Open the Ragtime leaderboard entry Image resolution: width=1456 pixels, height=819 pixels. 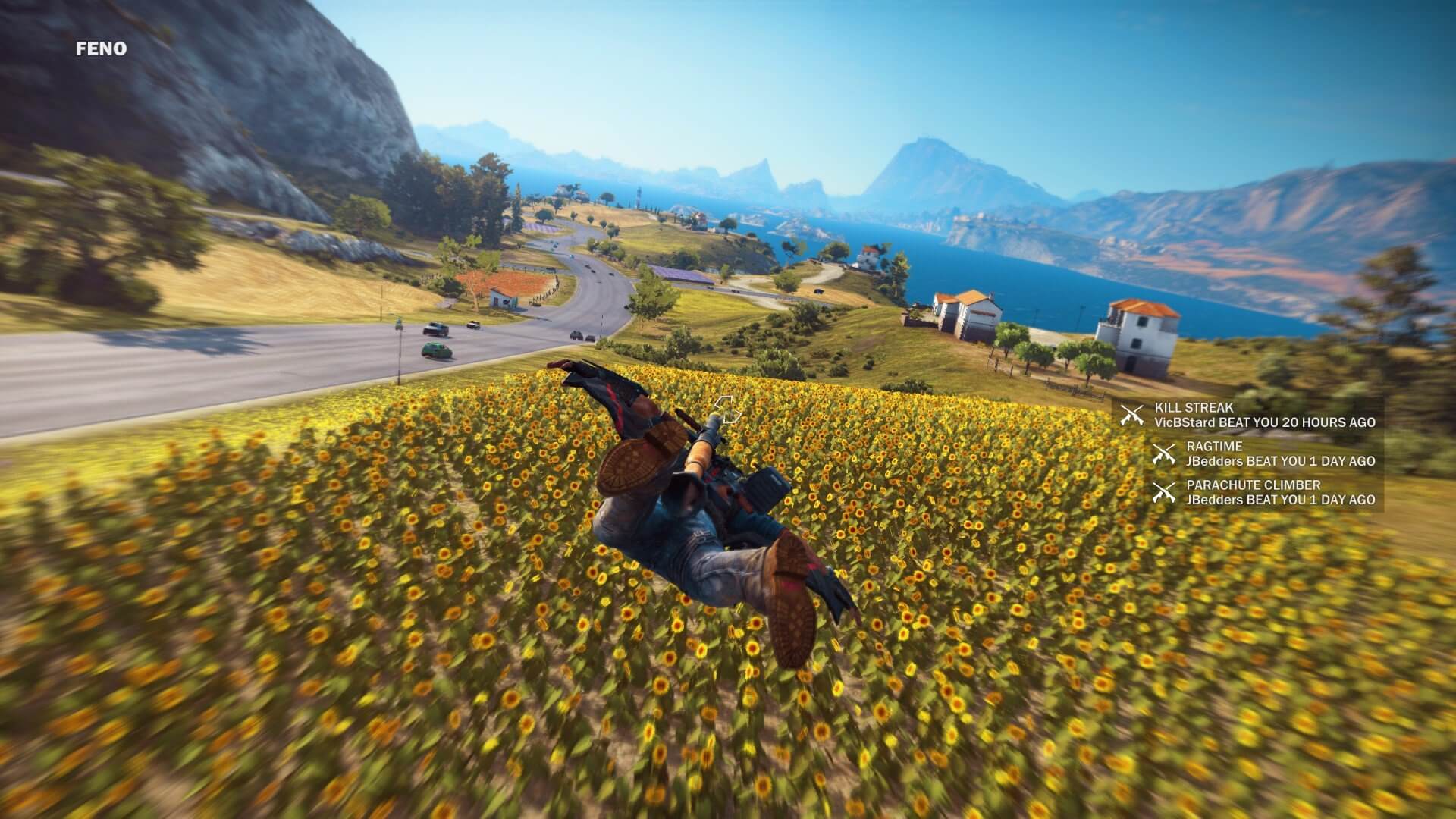(x=1263, y=453)
